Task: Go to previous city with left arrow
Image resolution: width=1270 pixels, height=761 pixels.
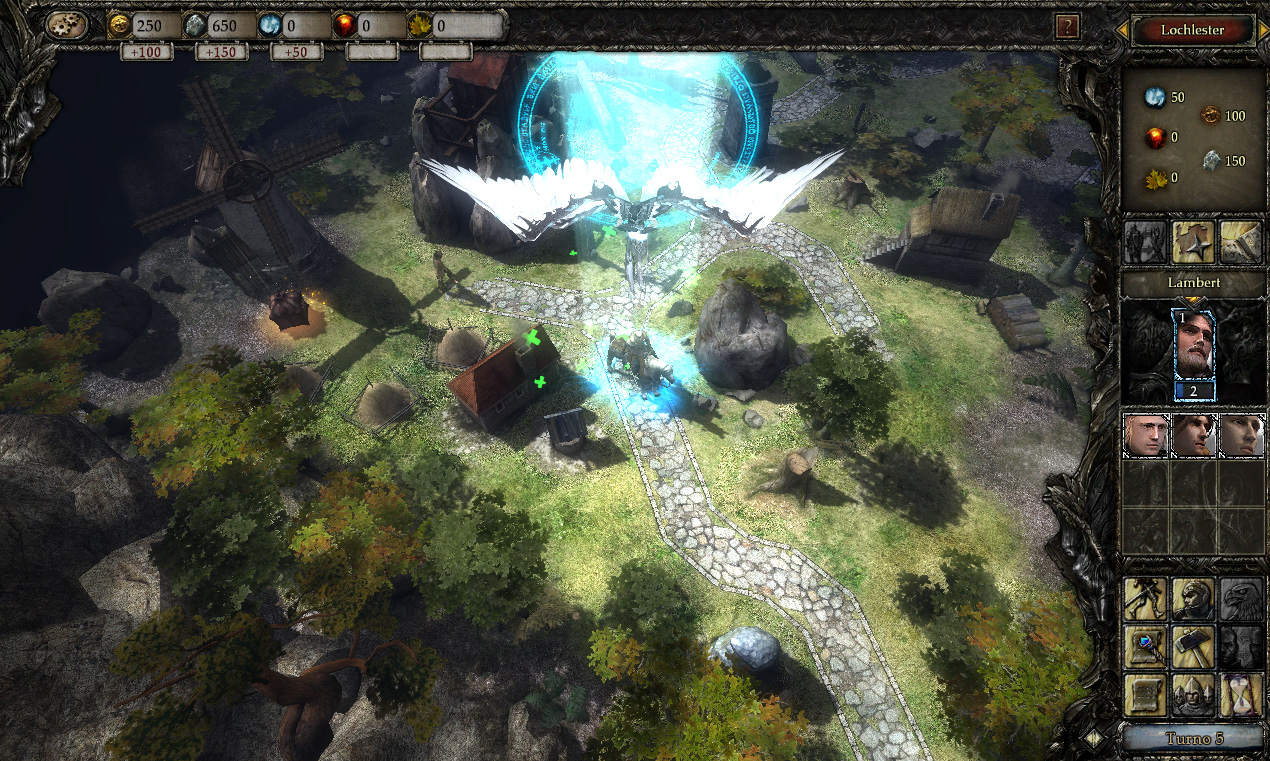Action: 1122,30
